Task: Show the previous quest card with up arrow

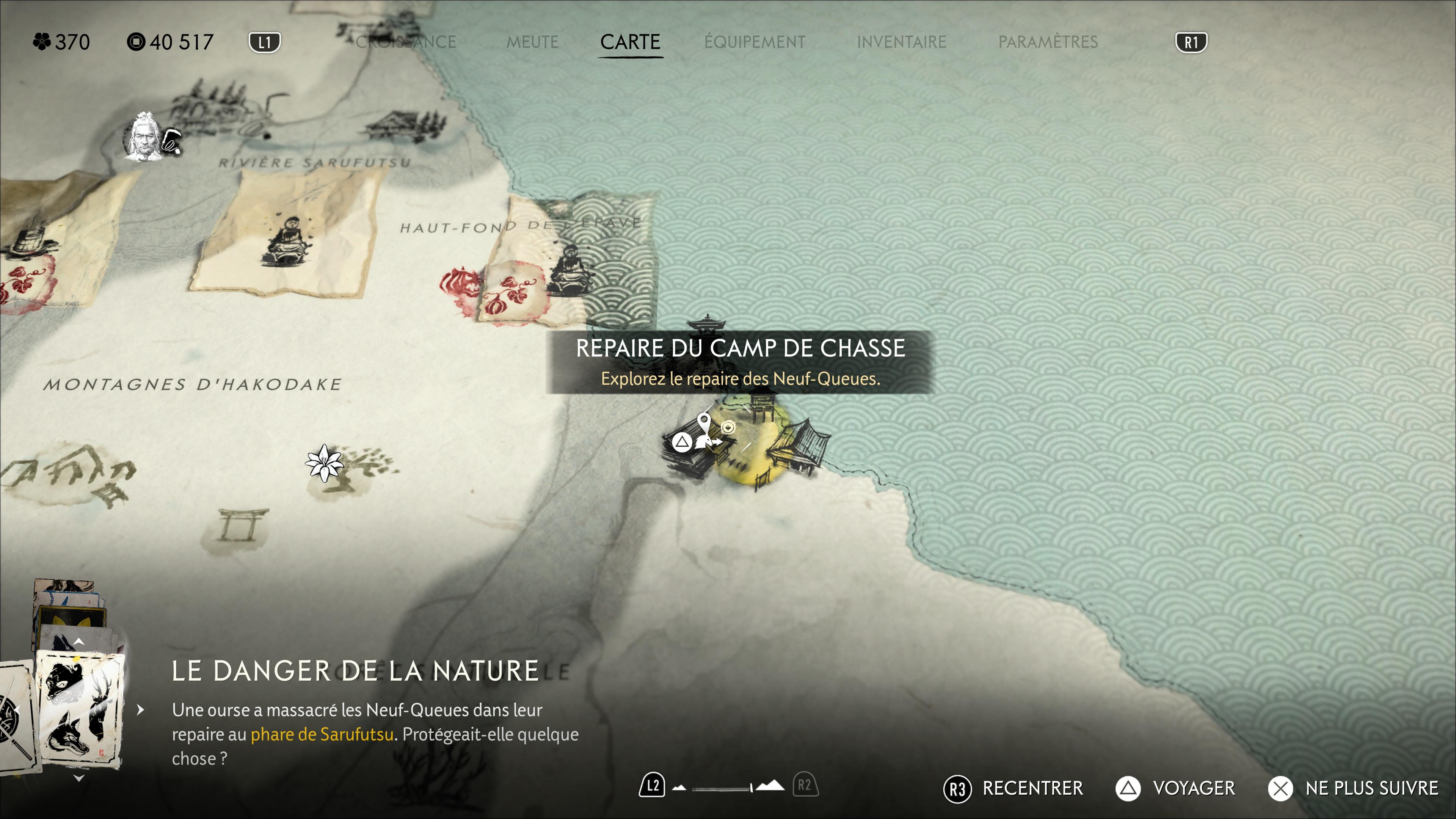Action: (79, 642)
